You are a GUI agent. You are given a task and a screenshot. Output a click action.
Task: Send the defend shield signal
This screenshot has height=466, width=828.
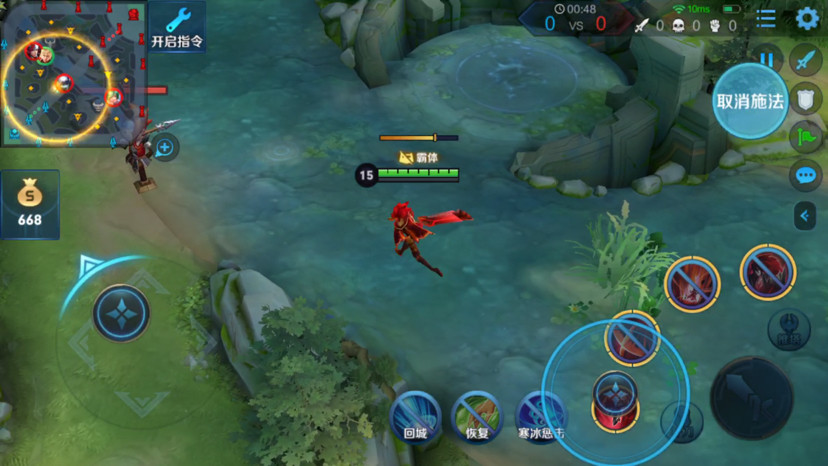pos(805,98)
